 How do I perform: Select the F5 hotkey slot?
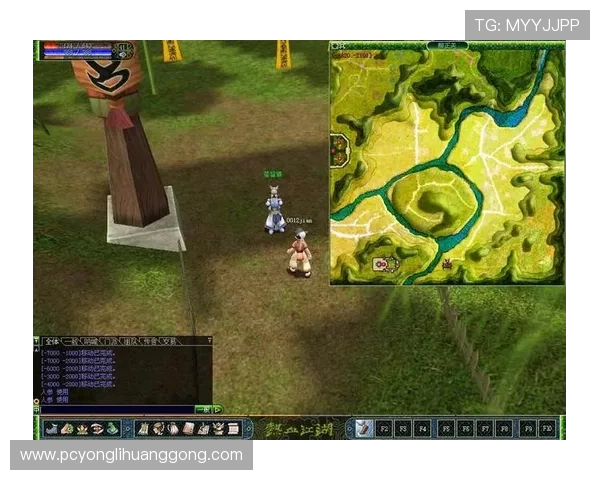click(446, 428)
